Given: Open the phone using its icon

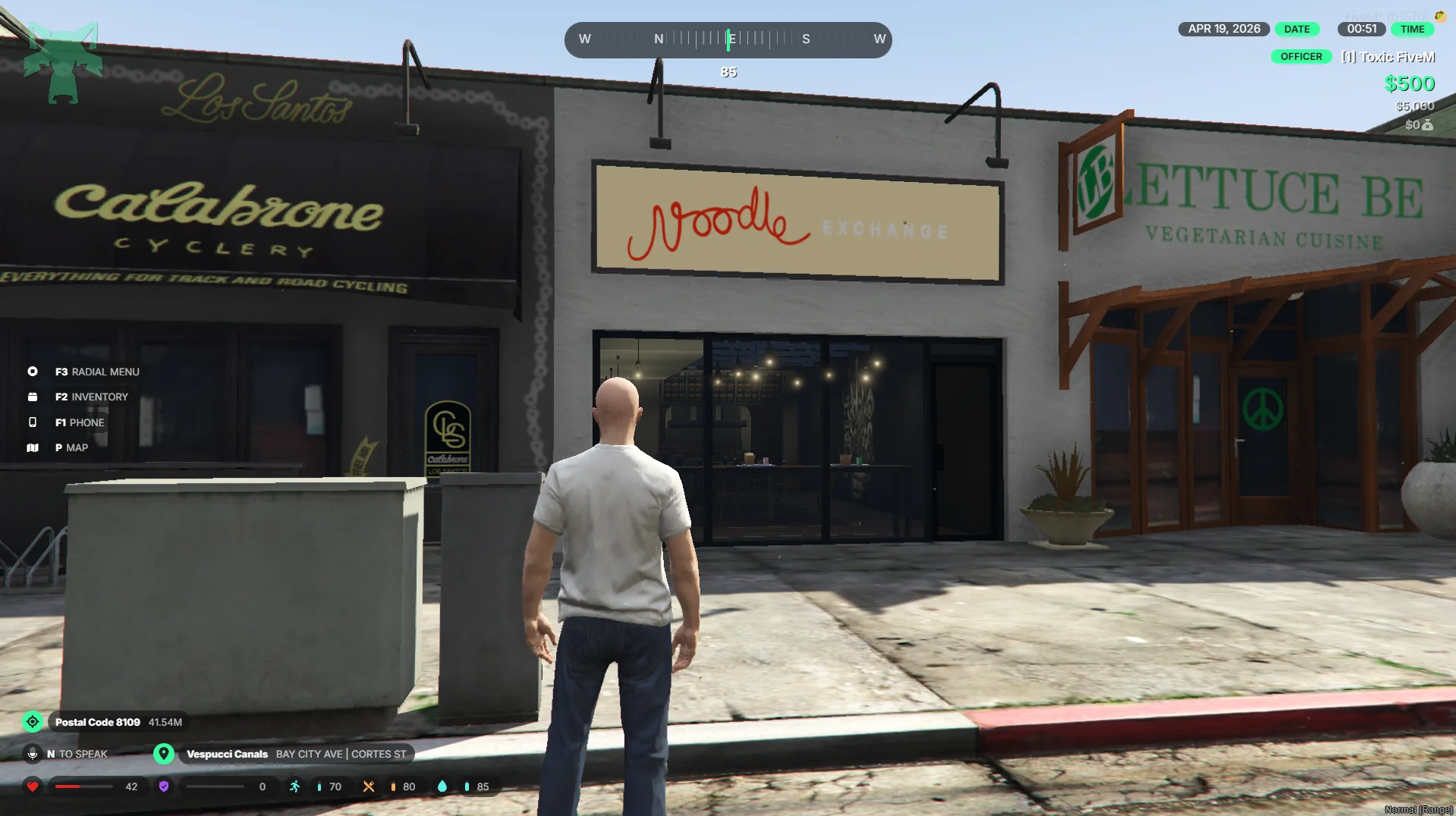Looking at the screenshot, I should pyautogui.click(x=33, y=422).
